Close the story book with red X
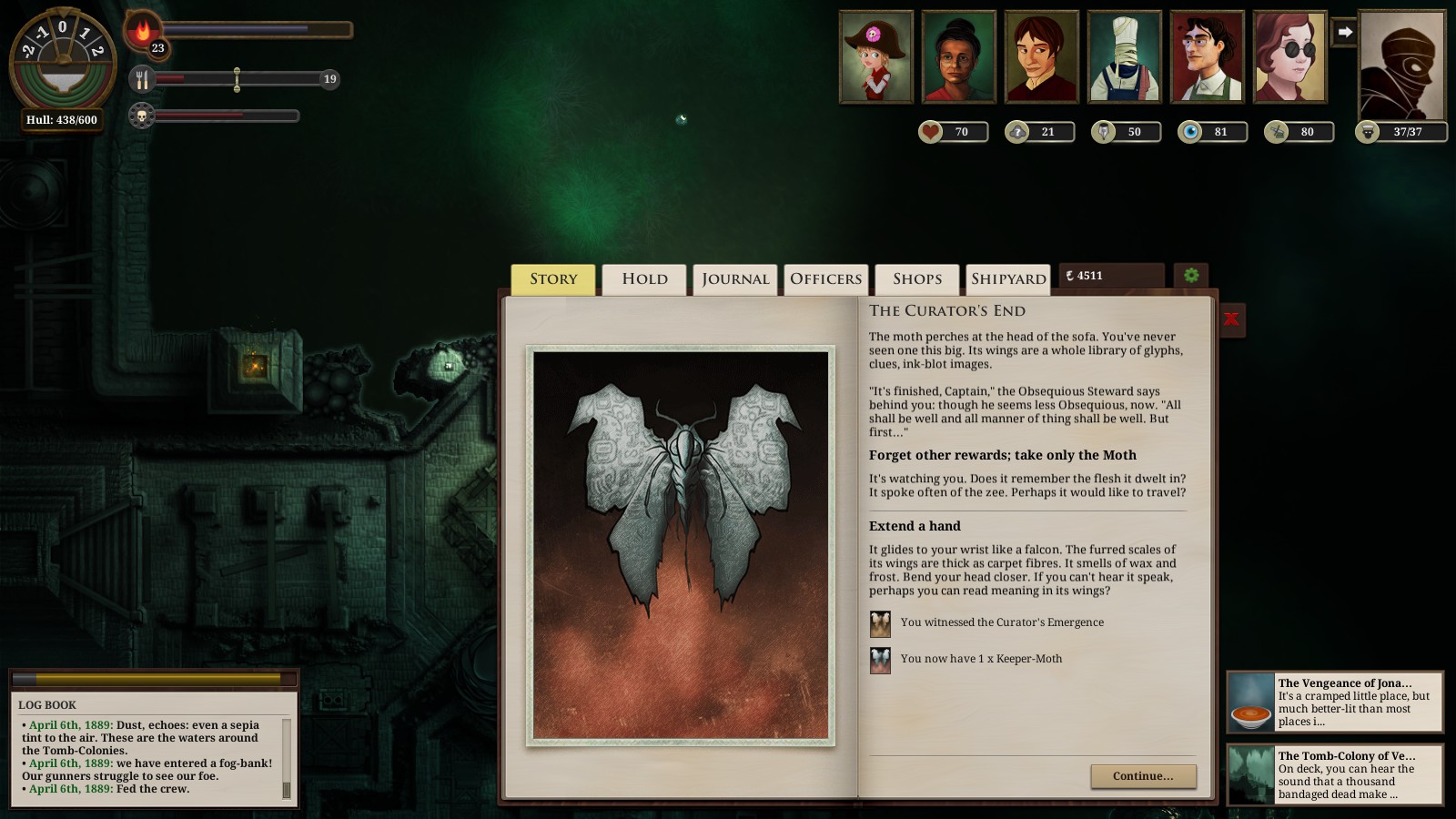Viewport: 1456px width, 819px height. (1231, 319)
